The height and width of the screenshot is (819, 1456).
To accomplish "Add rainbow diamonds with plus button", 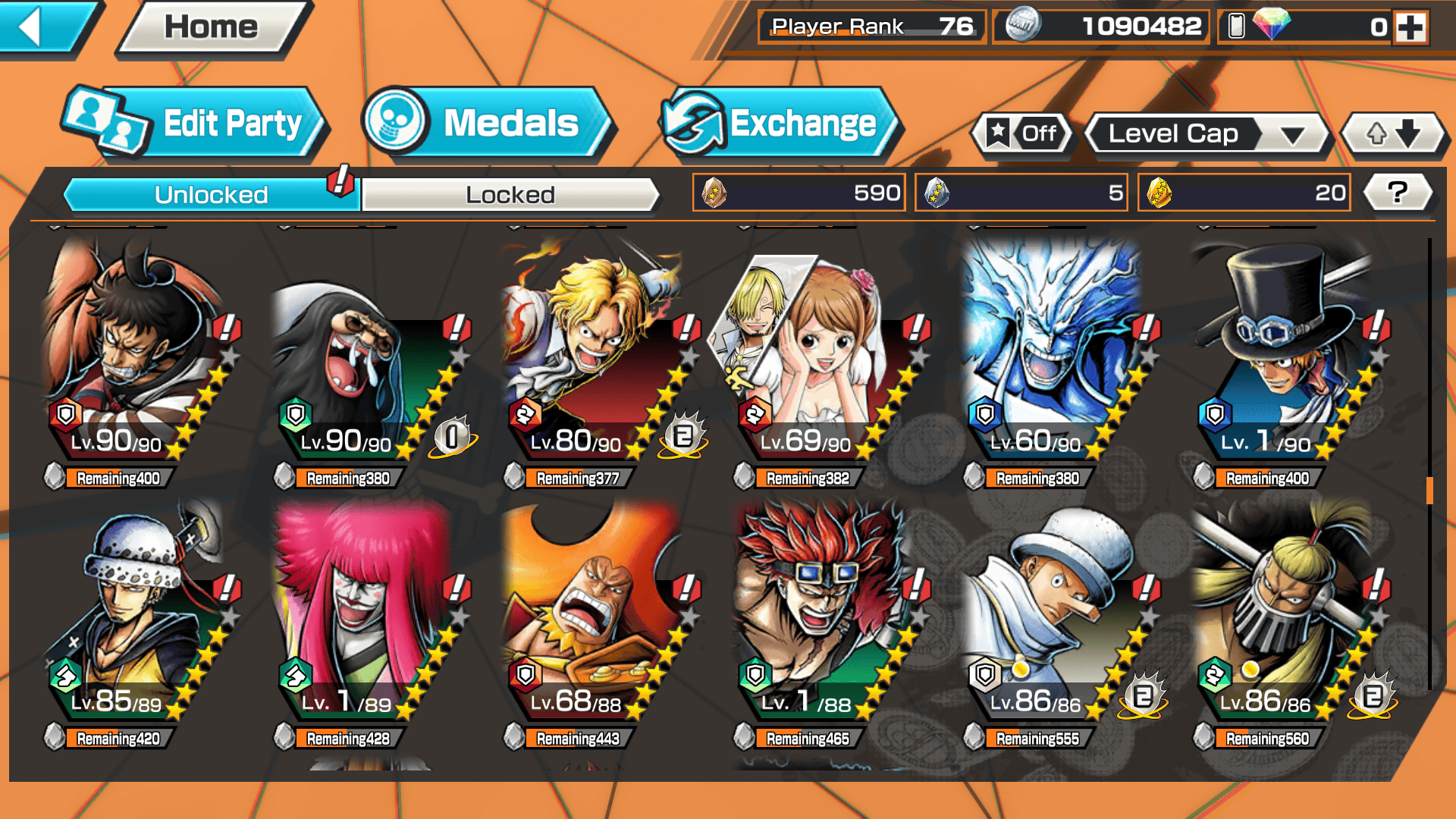I will [1410, 27].
